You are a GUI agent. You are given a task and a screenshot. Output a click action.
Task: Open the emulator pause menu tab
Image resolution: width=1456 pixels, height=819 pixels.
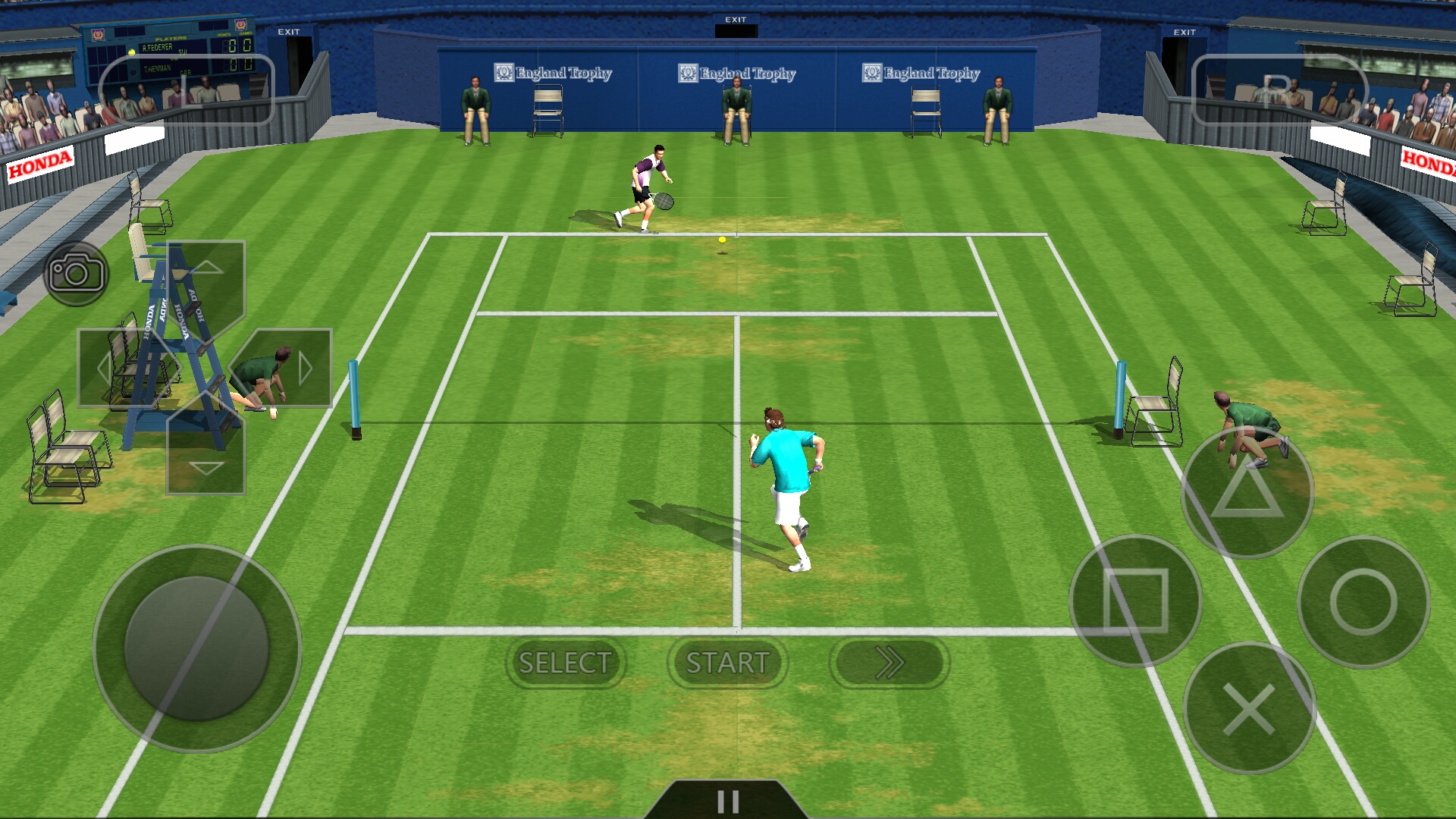(728, 801)
